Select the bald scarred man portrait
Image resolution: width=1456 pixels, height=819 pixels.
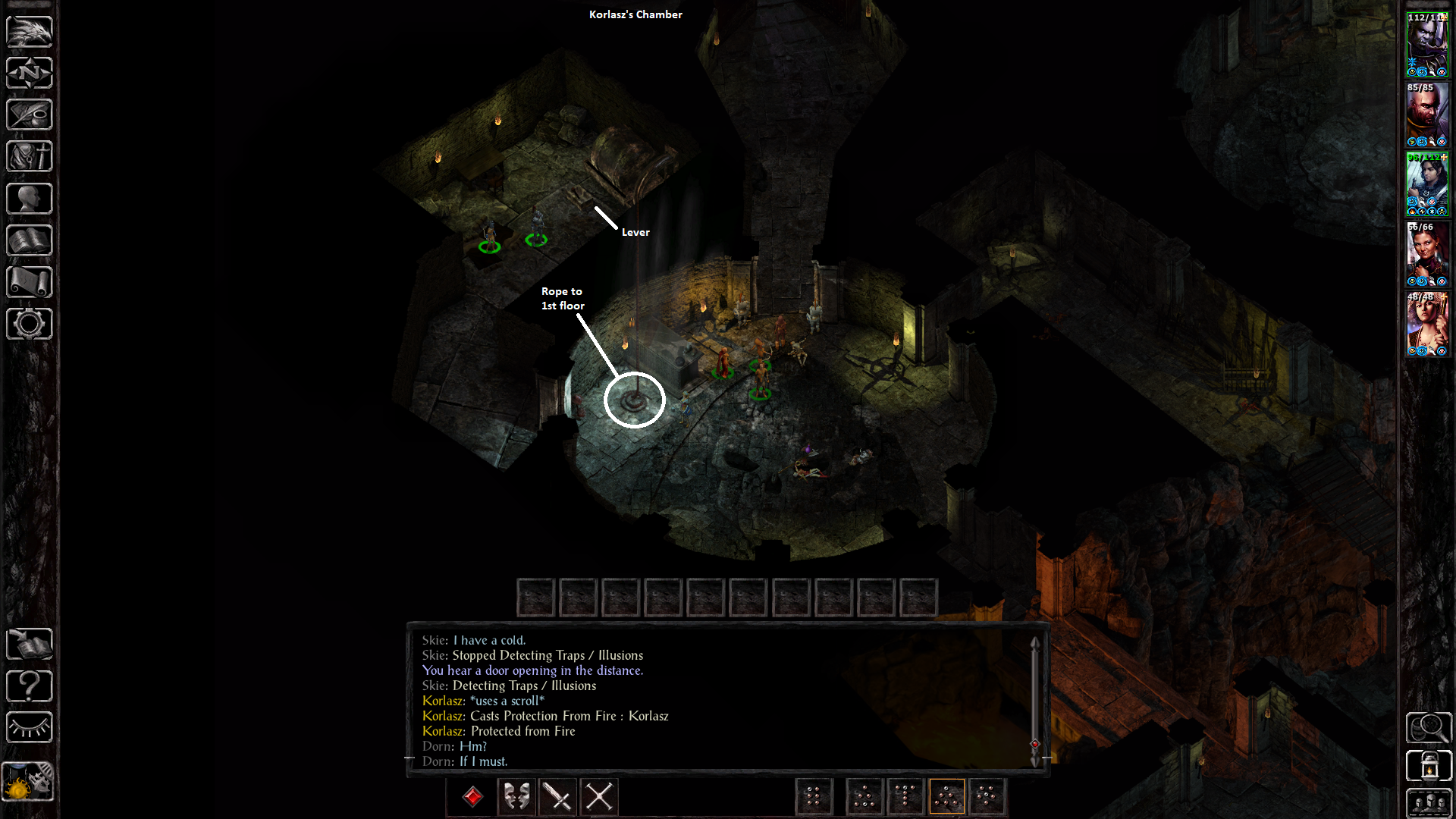(1427, 114)
